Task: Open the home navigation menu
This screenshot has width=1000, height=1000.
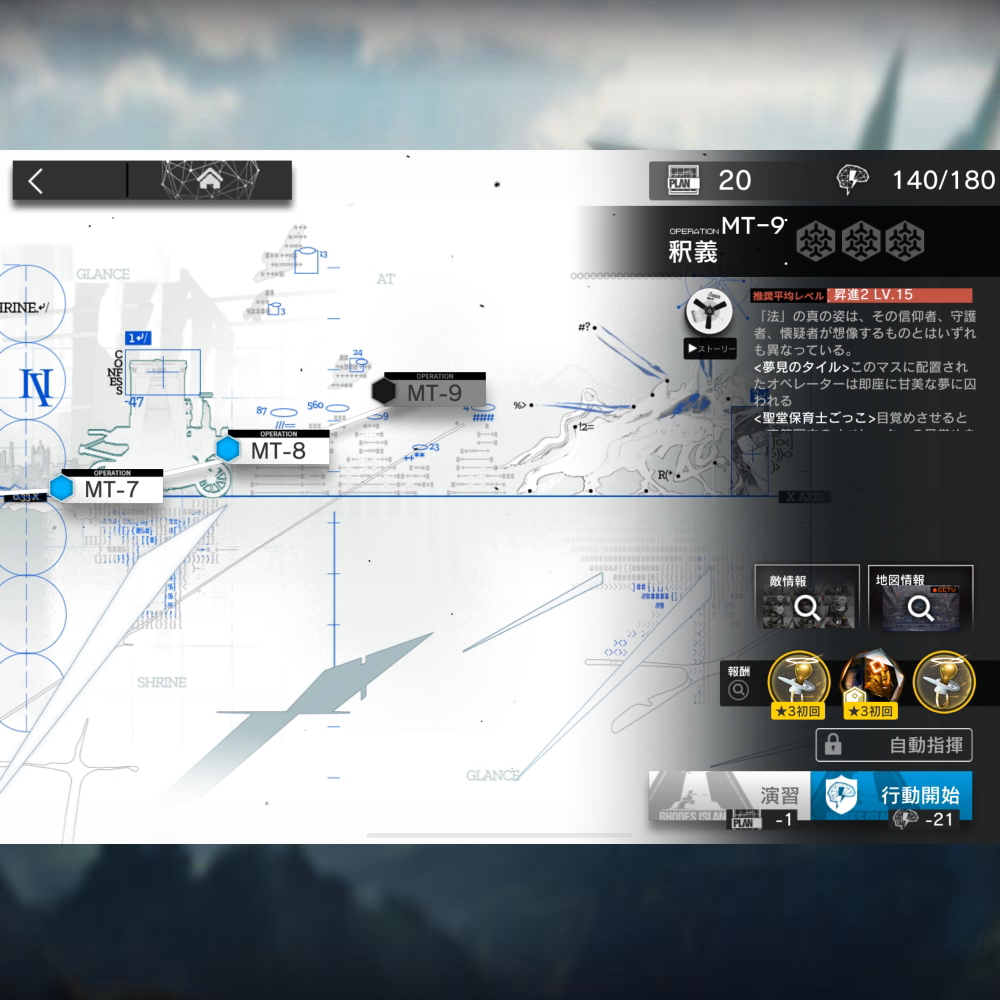Action: click(209, 181)
